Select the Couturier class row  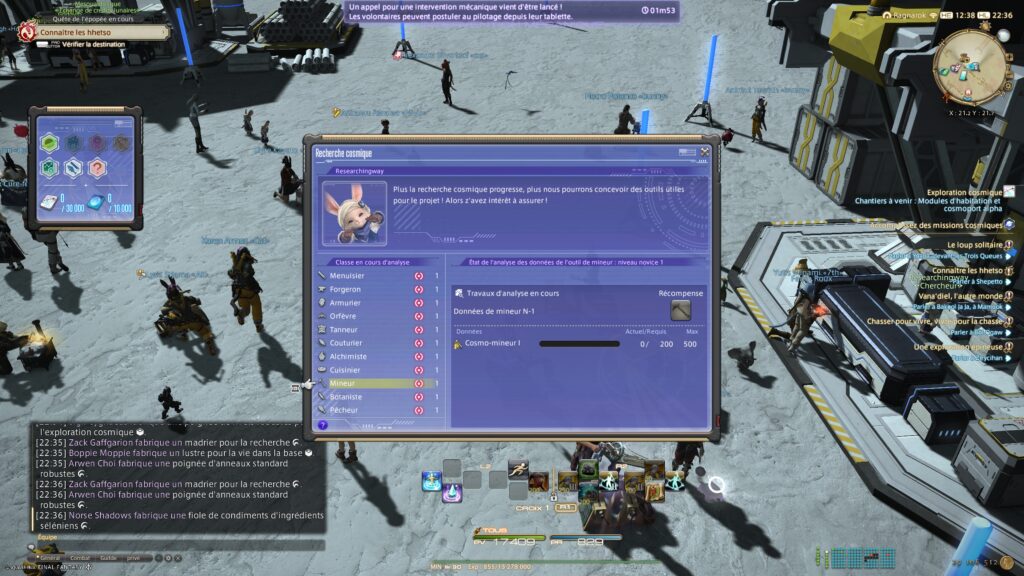click(346, 343)
